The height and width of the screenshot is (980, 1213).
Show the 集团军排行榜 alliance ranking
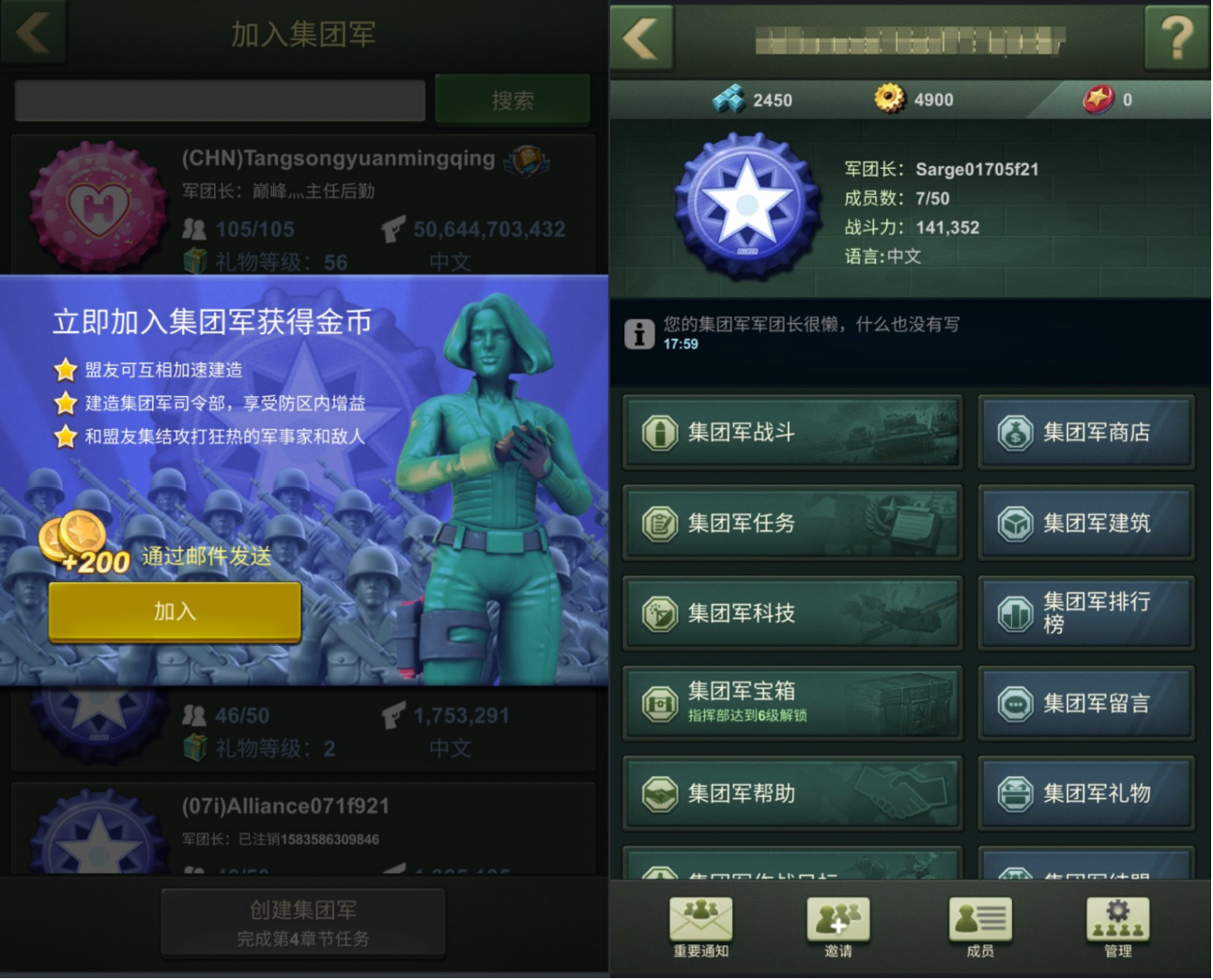pos(1086,614)
